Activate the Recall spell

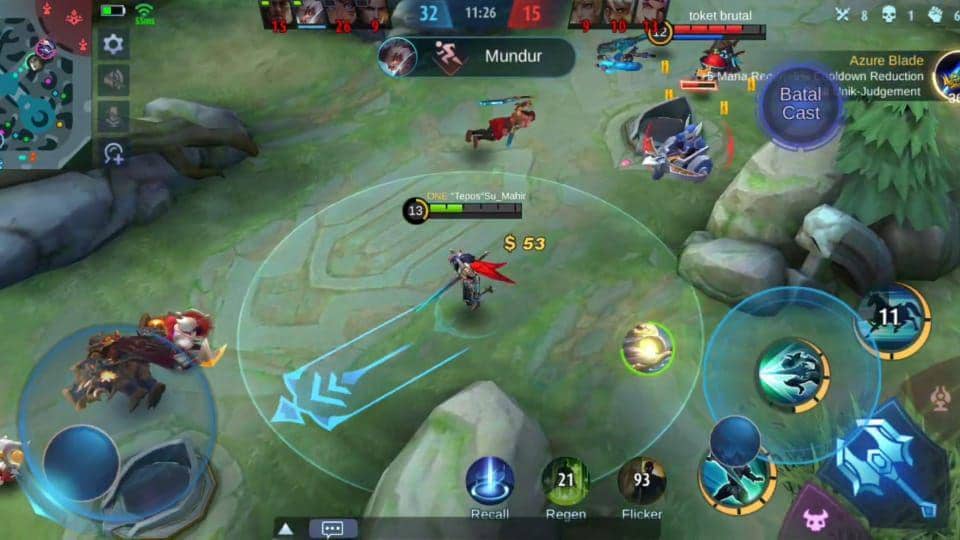pos(490,481)
